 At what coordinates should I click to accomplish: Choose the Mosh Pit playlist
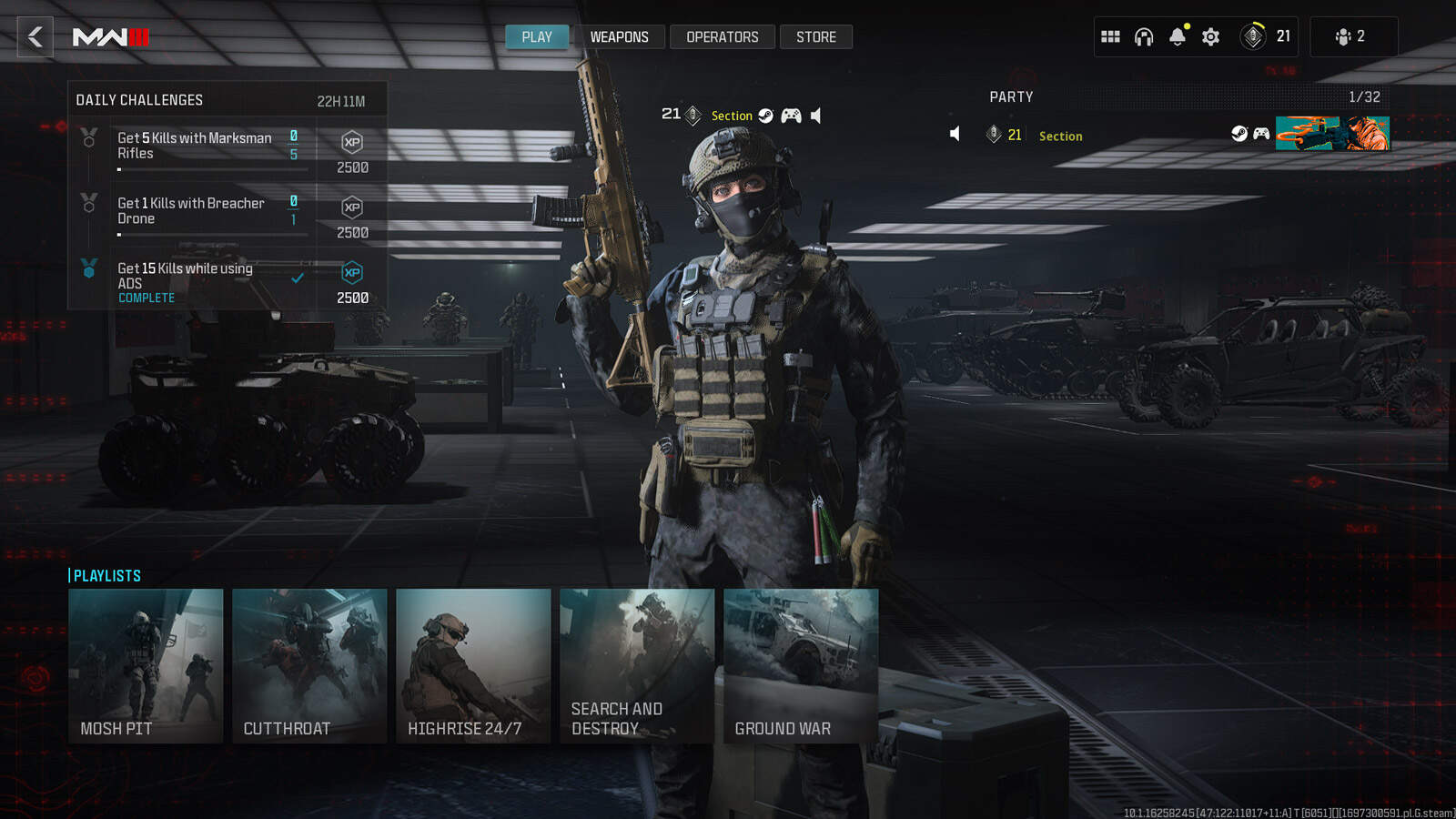(x=146, y=665)
